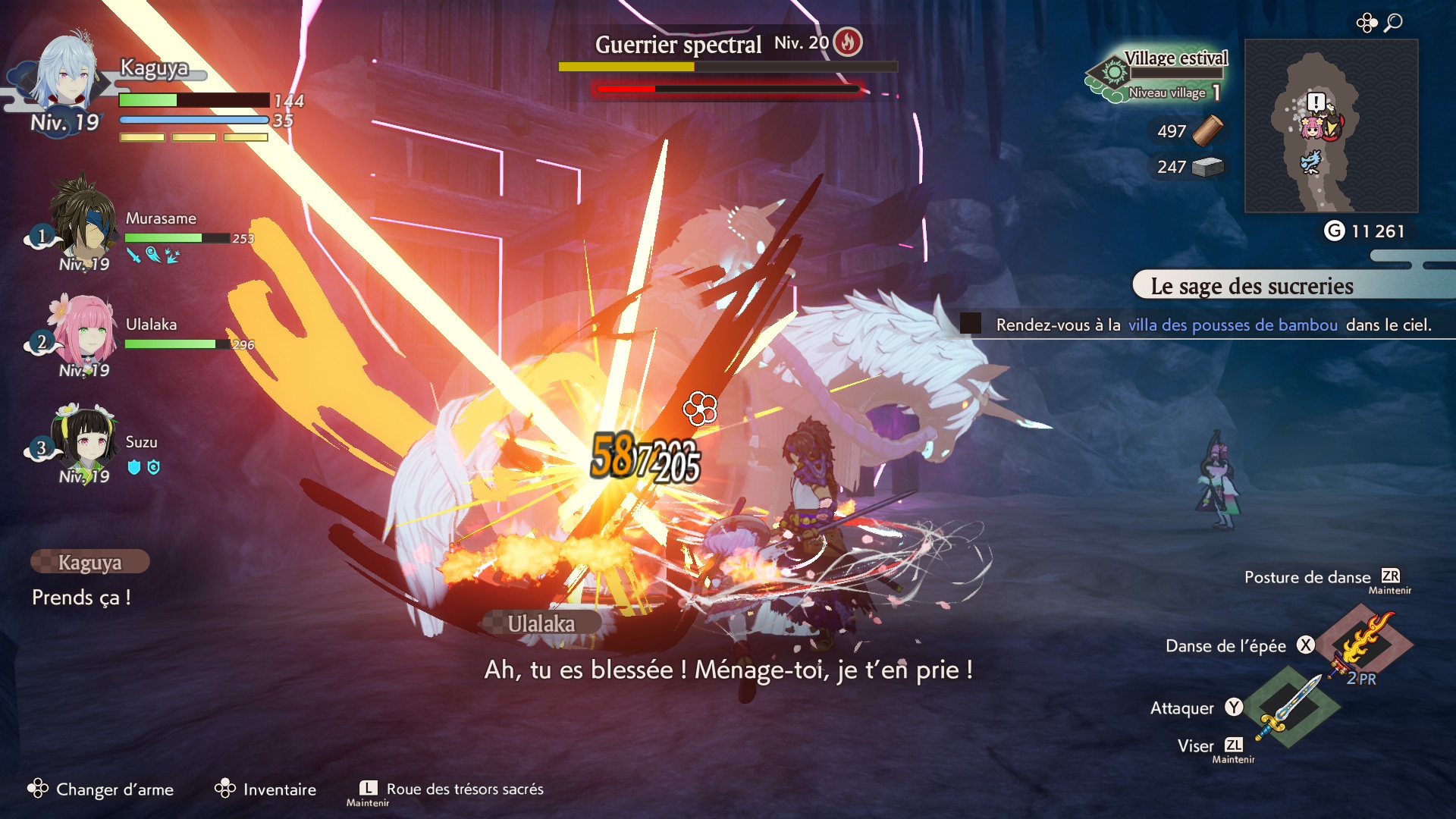Open the Le sage des sucreries quest tracker

pyautogui.click(x=1251, y=287)
